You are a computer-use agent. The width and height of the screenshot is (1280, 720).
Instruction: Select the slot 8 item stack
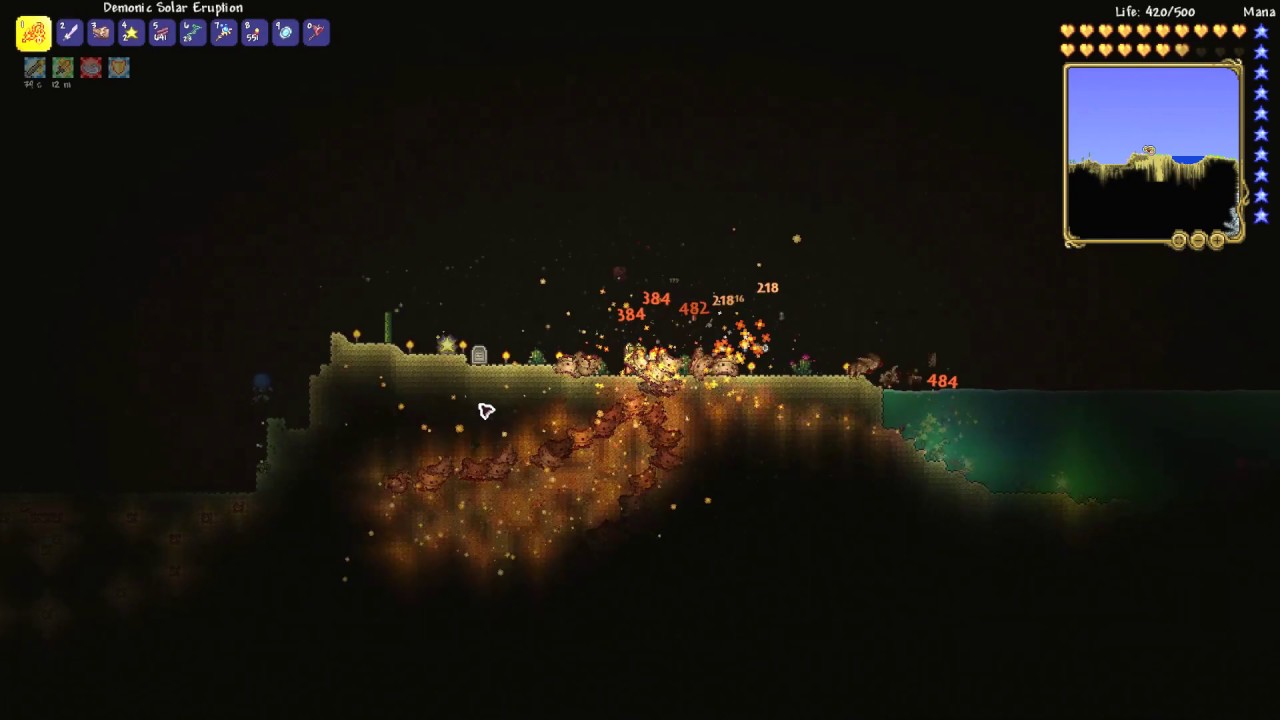(x=254, y=32)
